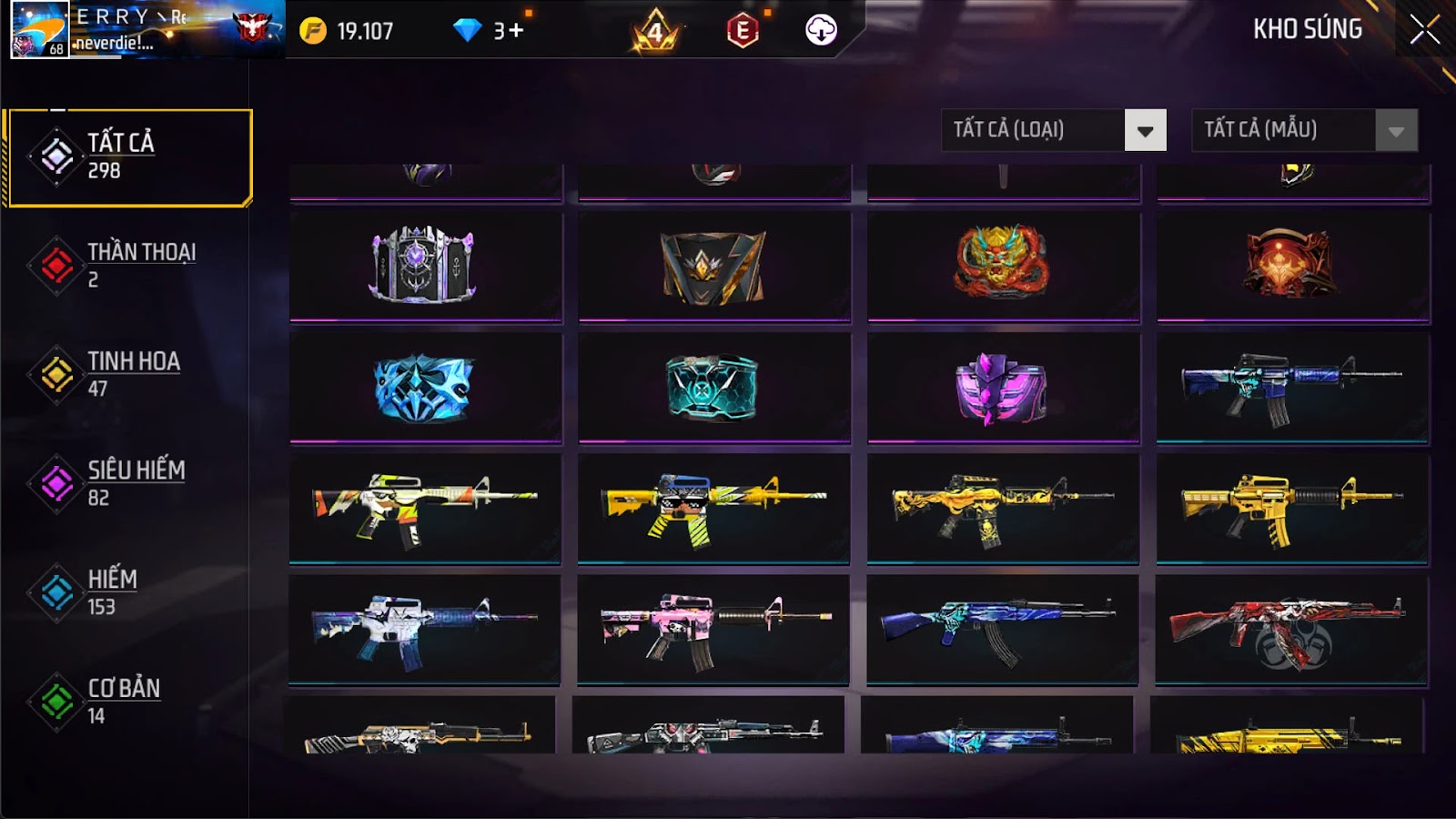Pick the pink M4A1 rifle skin
This screenshot has width=1456, height=819.
[713, 628]
